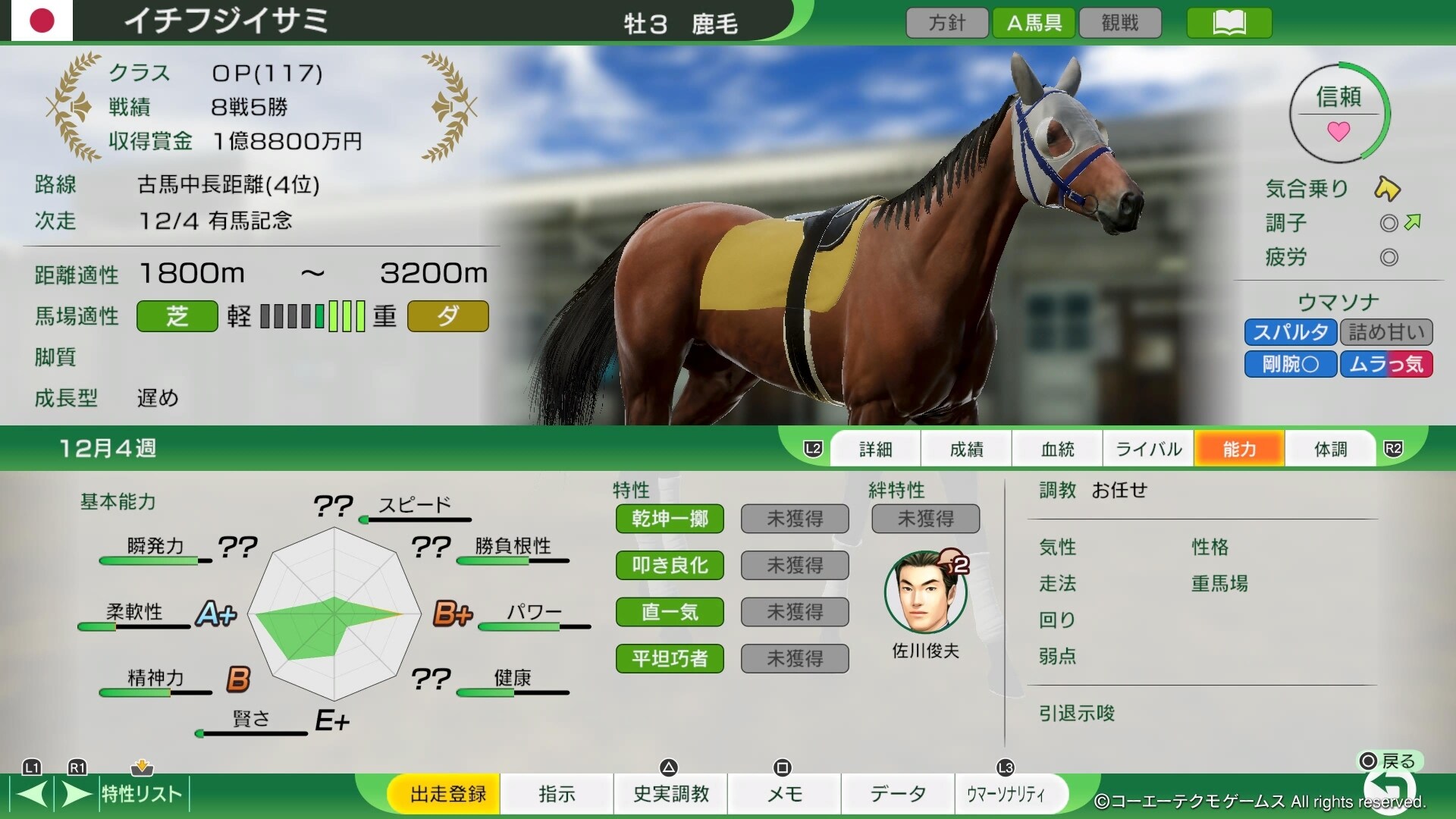Click the 直一気 trait icon
This screenshot has height=819, width=1456.
point(670,612)
